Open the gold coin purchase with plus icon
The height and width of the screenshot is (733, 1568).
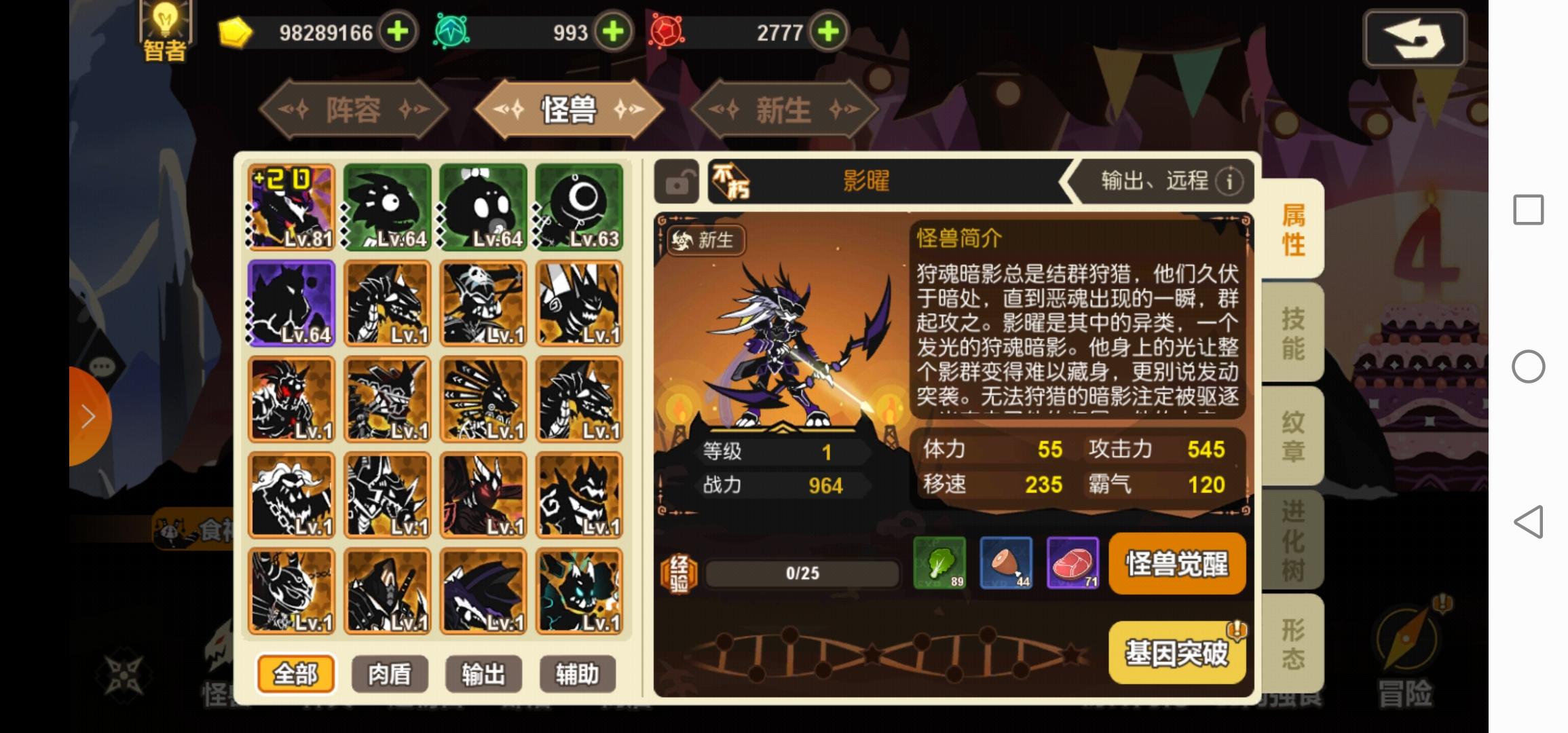point(398,31)
